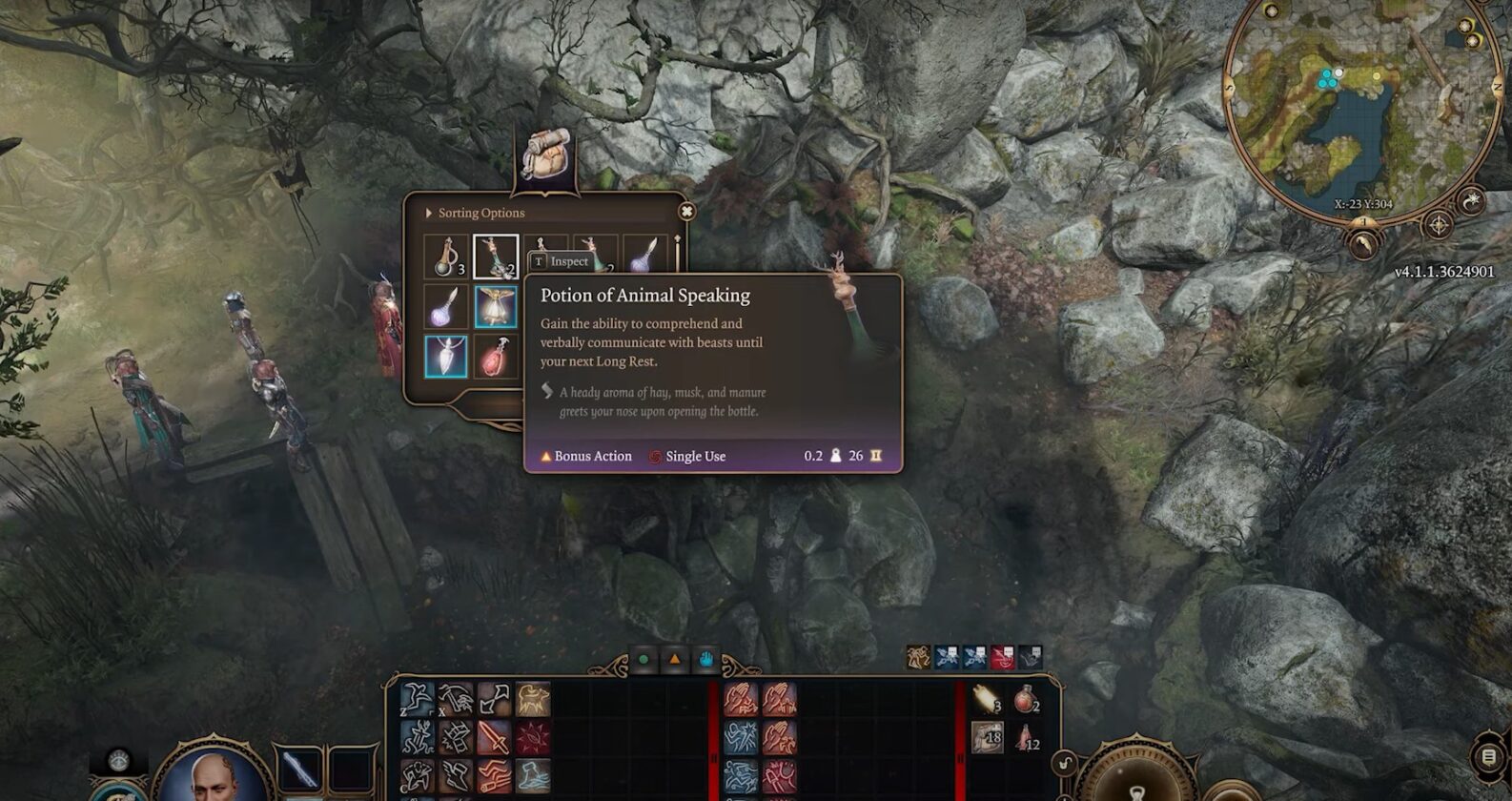Close the alchemy pouch container window
1512x801 pixels.
tap(686, 212)
